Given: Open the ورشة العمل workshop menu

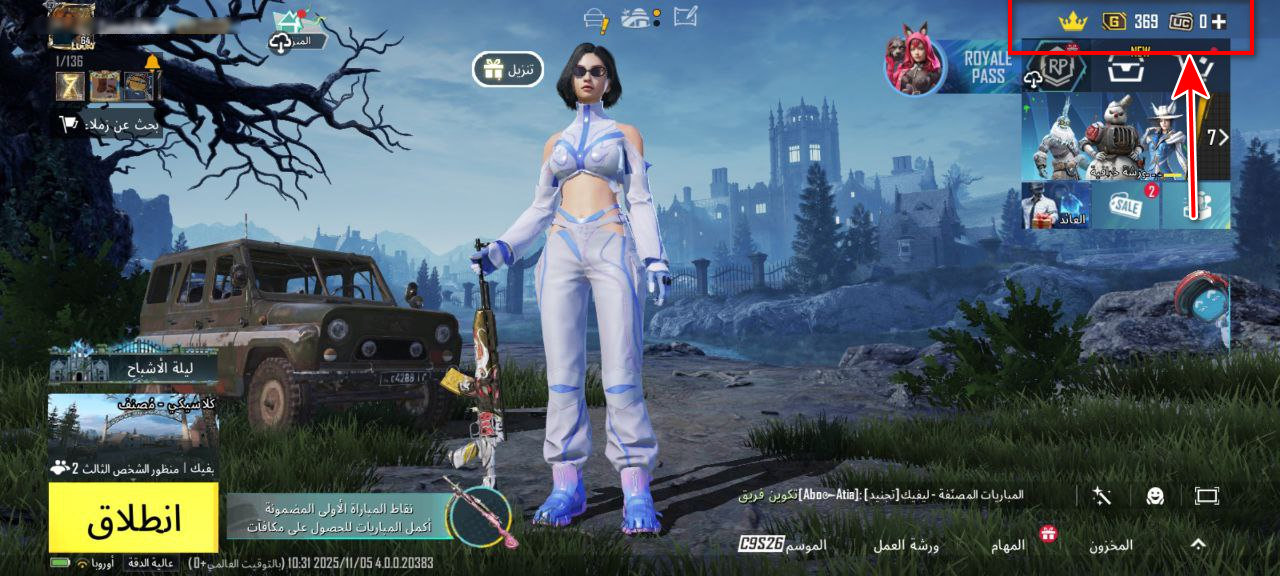Looking at the screenshot, I should [911, 545].
